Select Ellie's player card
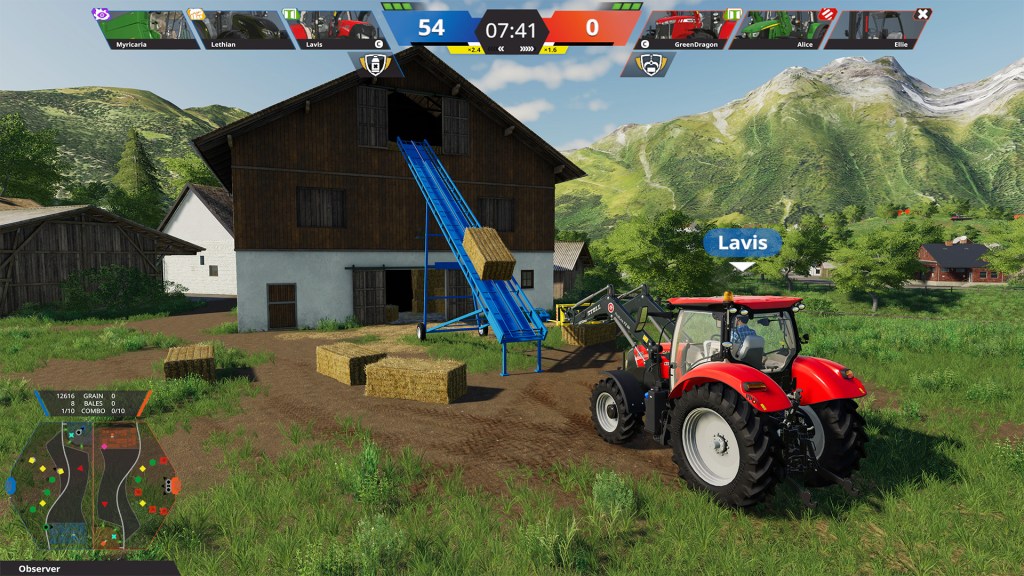1024x576 pixels. (x=877, y=29)
